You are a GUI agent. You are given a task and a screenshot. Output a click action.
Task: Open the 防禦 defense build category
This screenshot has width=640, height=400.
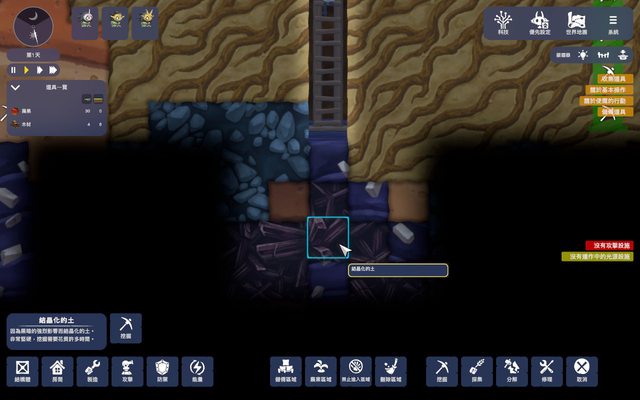[x=162, y=371]
